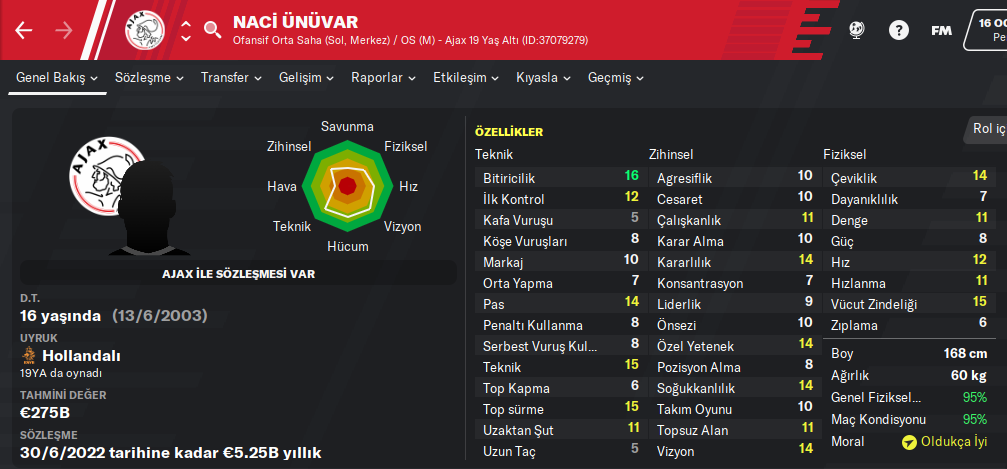The image size is (1007, 469).
Task: Go back to the previous screen
Action: click(x=24, y=30)
